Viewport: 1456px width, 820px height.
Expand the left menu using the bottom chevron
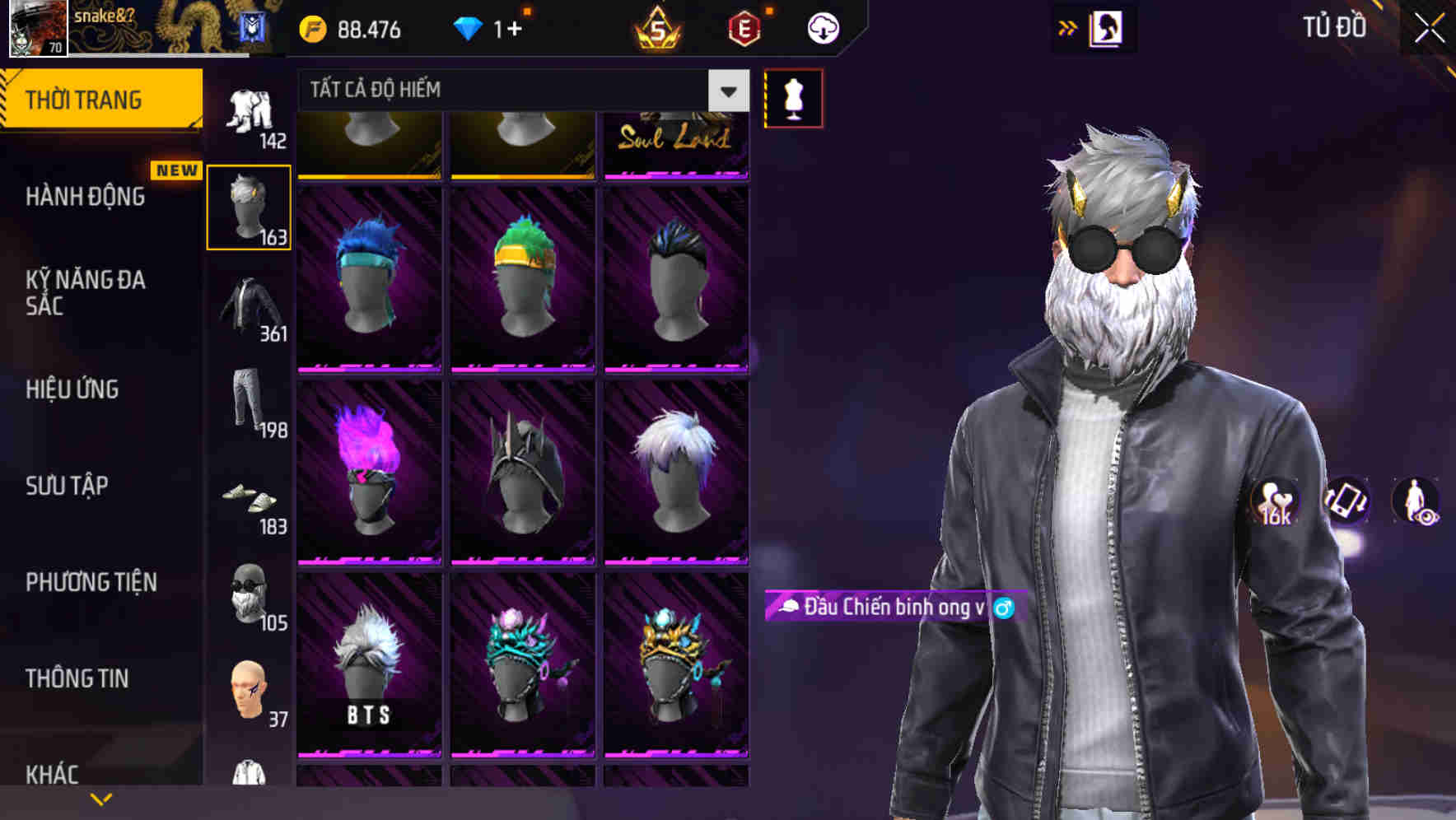pyautogui.click(x=100, y=797)
